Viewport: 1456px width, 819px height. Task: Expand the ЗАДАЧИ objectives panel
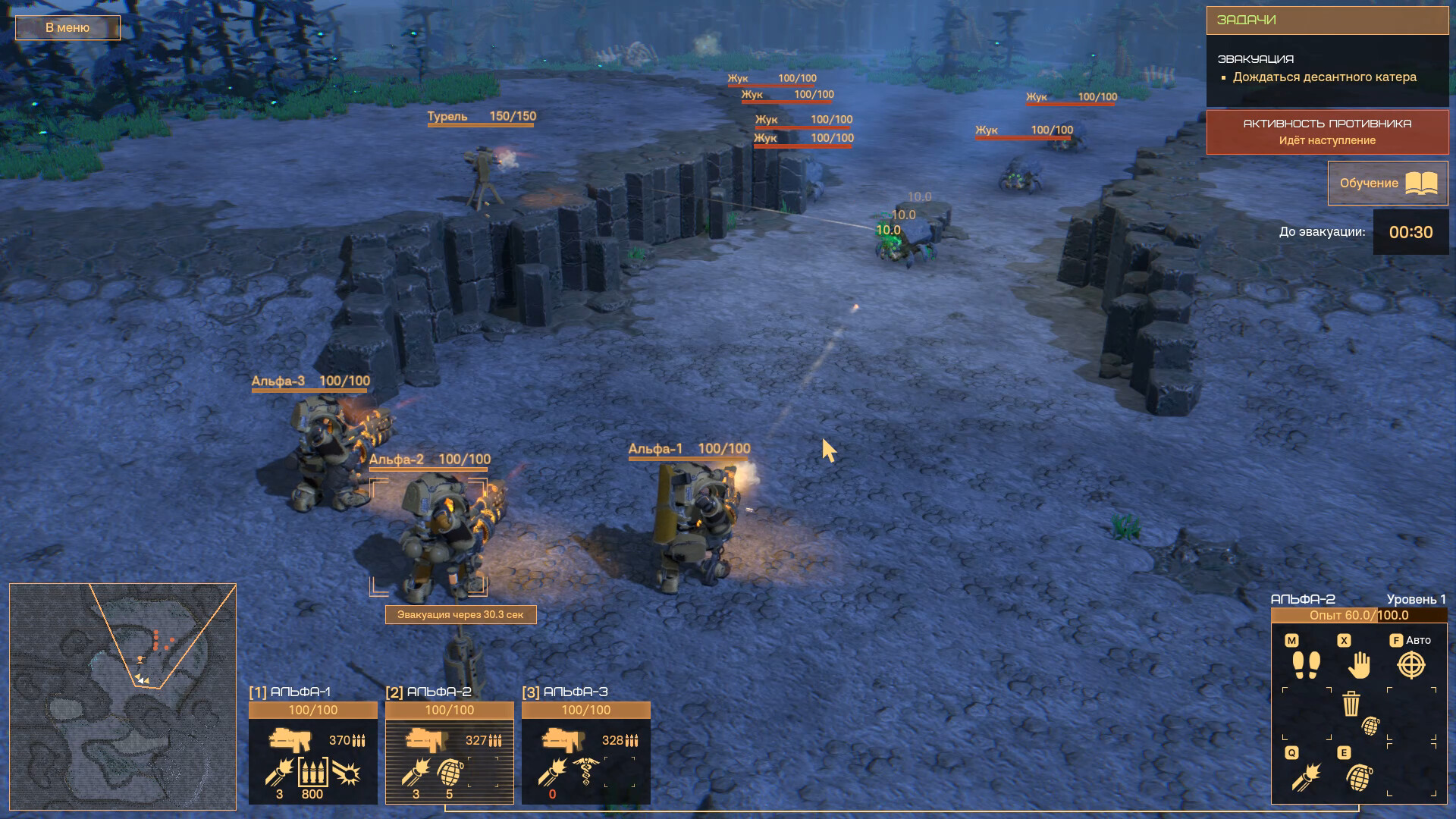tap(1327, 20)
